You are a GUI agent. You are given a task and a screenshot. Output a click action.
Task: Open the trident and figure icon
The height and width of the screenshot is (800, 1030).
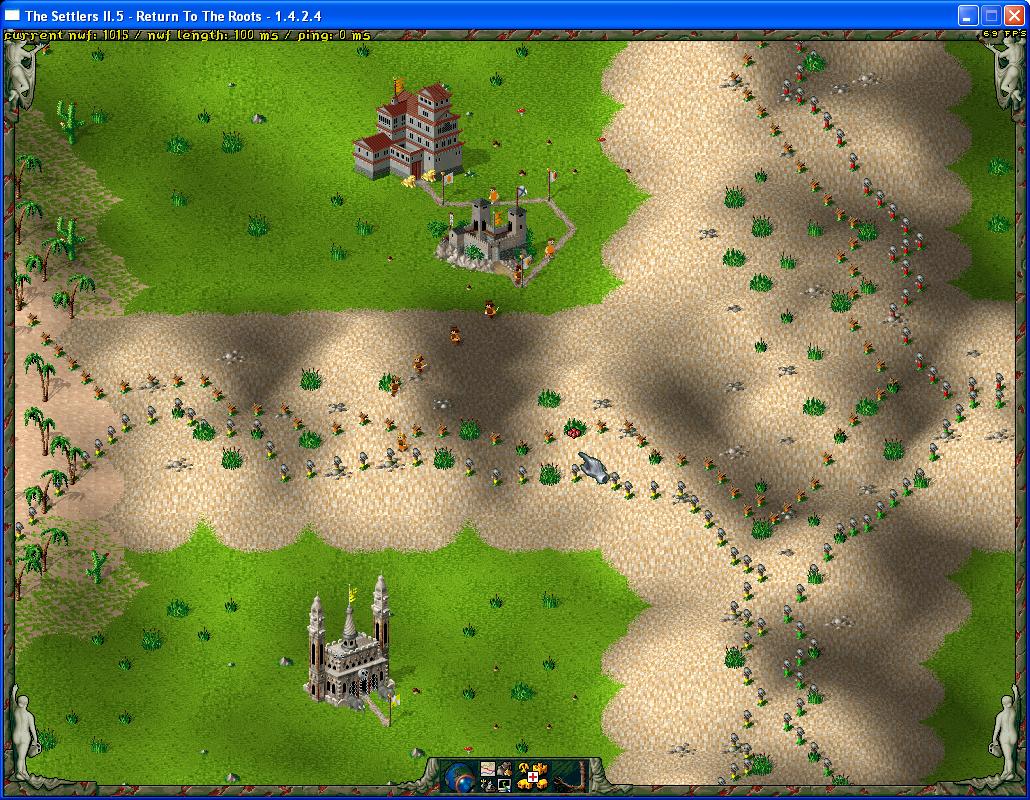coord(487,785)
